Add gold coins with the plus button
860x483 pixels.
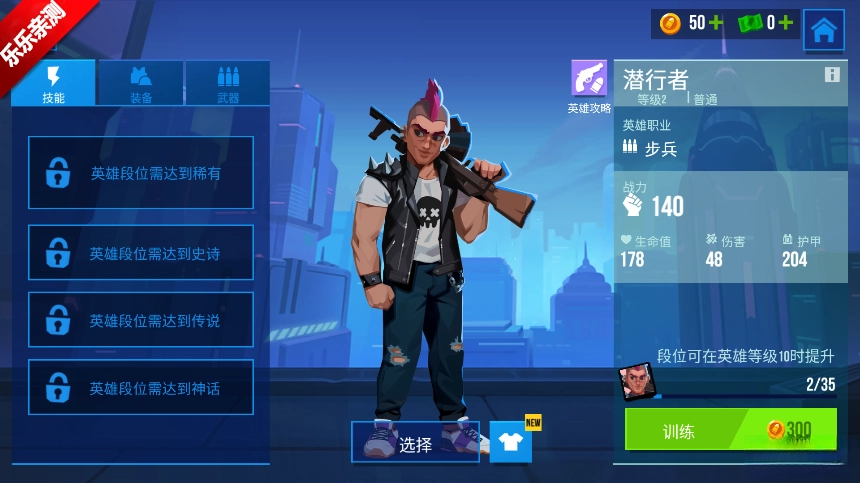(x=716, y=23)
